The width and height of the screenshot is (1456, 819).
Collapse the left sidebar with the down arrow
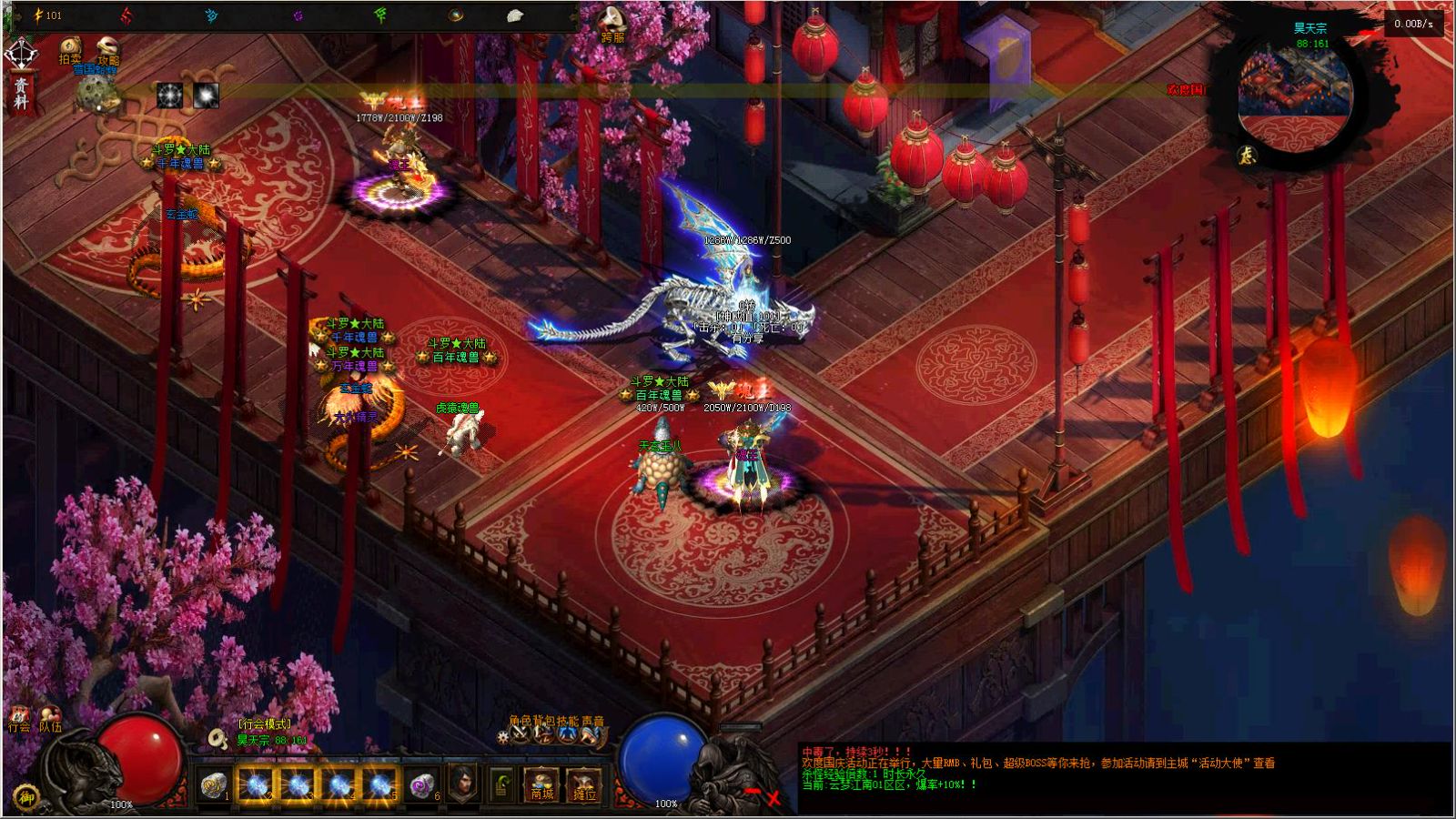(20, 53)
